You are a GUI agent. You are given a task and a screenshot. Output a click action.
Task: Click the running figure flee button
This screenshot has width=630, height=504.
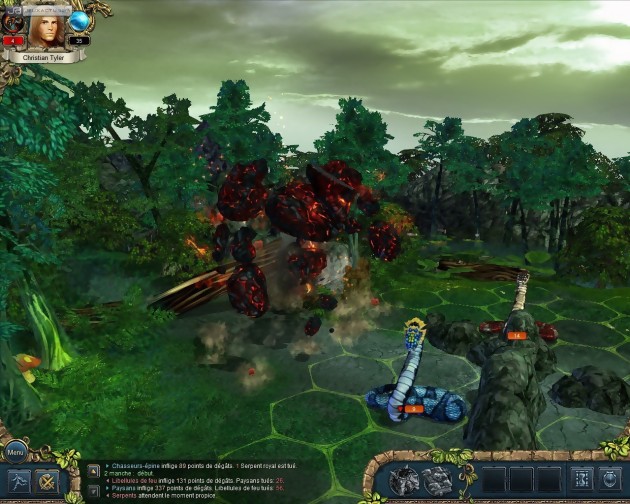tap(17, 482)
